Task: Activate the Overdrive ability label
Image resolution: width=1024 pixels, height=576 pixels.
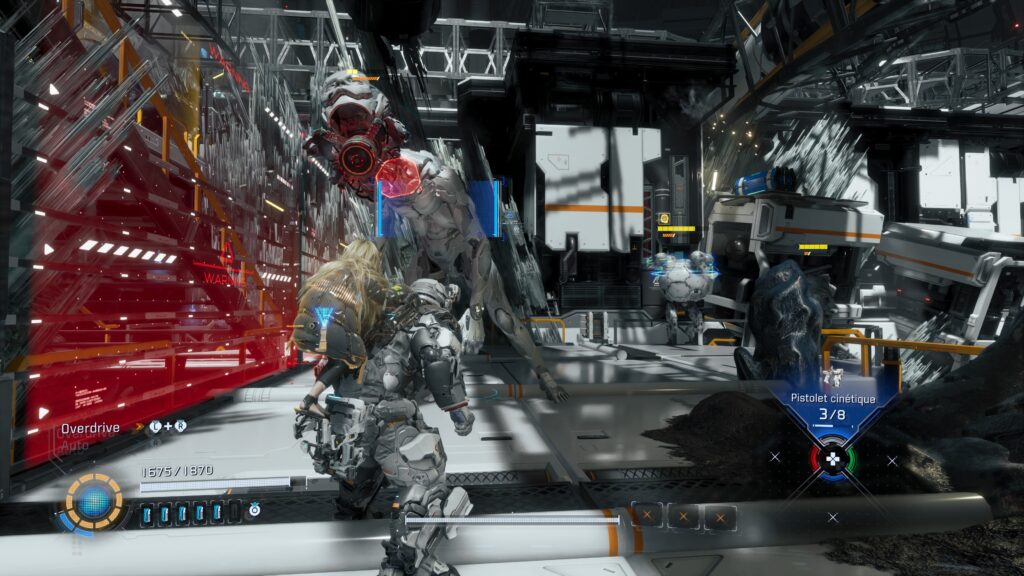Action: 90,427
